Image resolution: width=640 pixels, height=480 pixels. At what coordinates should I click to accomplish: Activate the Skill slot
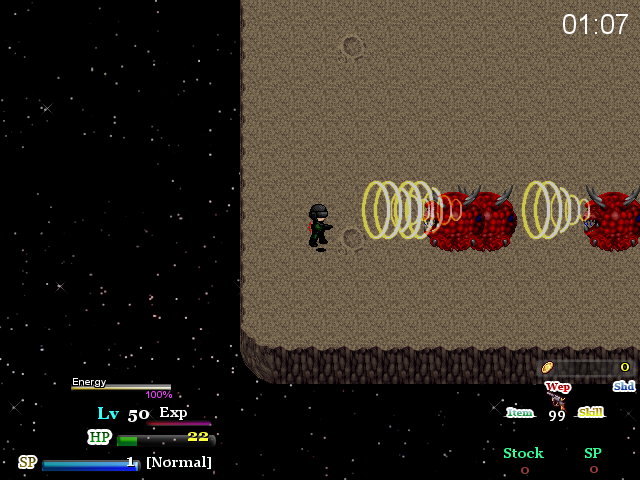[591, 412]
